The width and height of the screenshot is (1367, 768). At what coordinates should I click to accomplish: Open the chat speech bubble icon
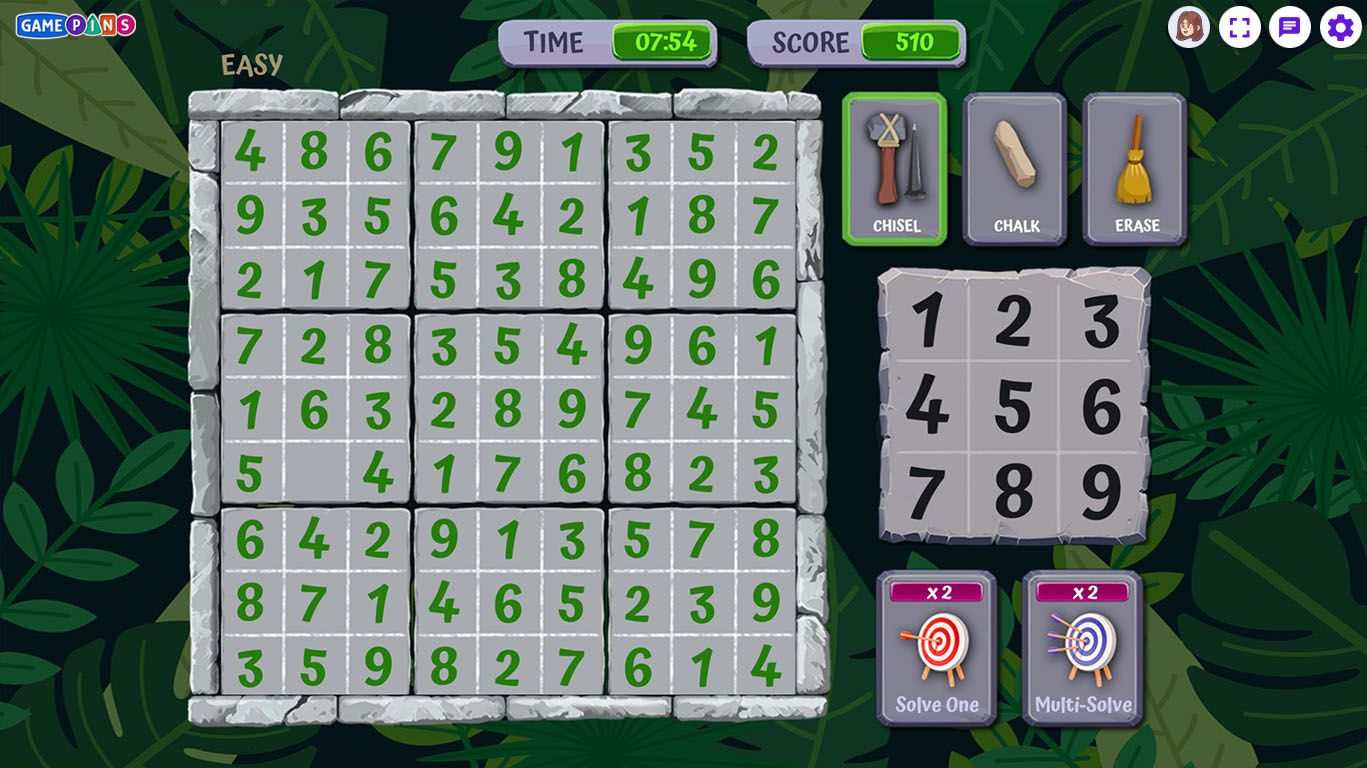(1290, 27)
